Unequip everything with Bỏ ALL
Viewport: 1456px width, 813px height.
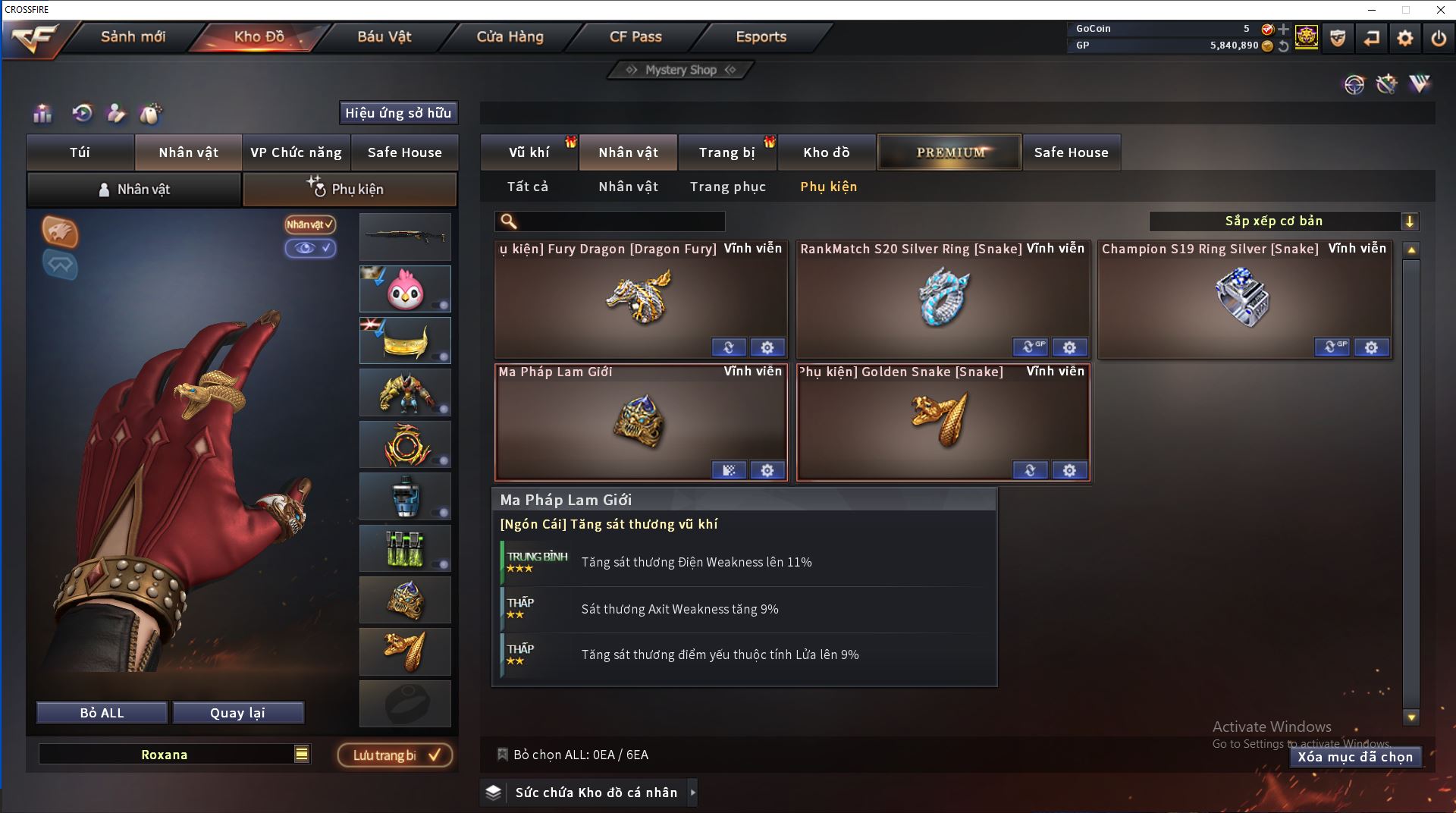tap(102, 713)
